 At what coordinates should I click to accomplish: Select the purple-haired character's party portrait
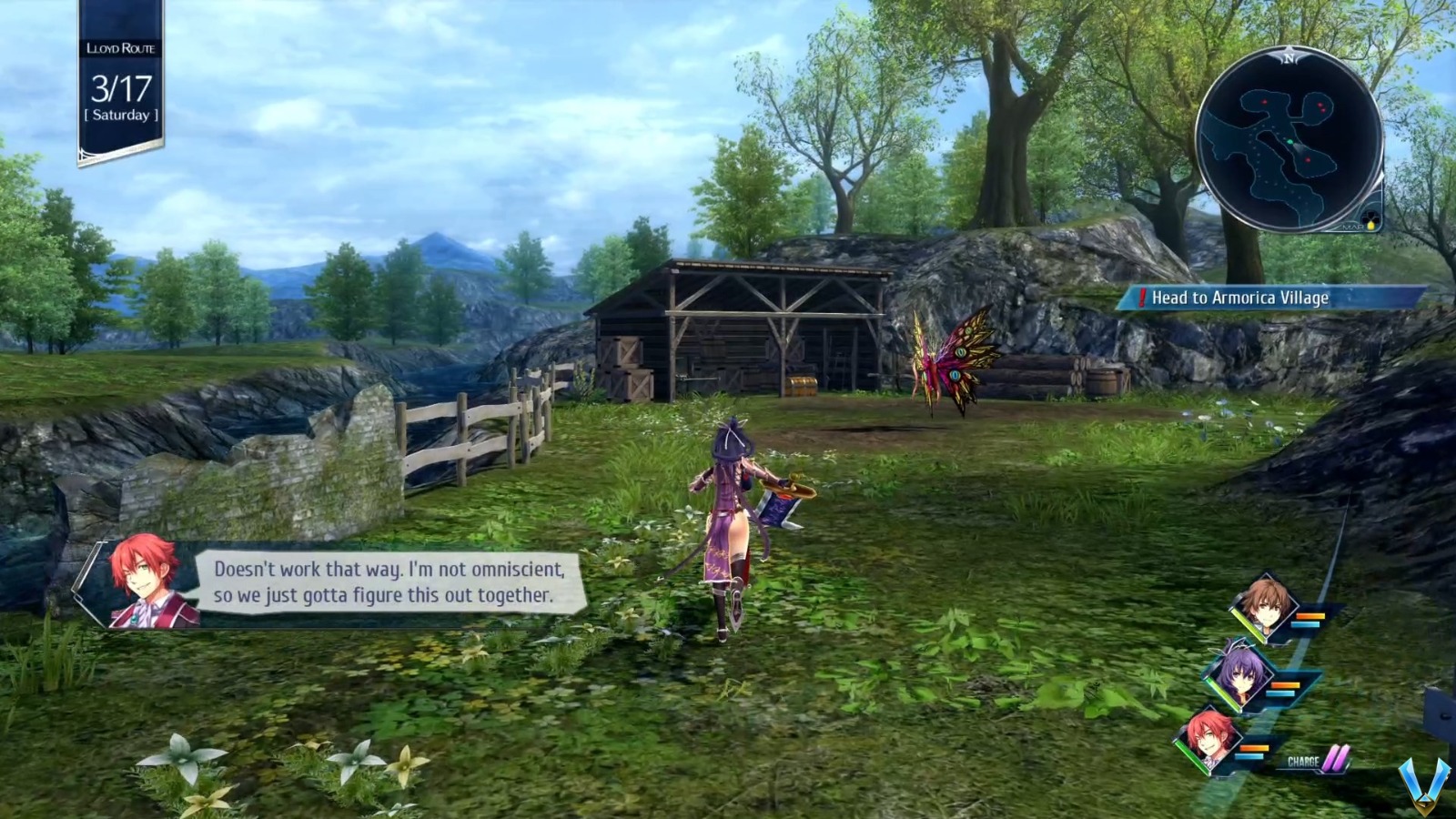tap(1239, 677)
